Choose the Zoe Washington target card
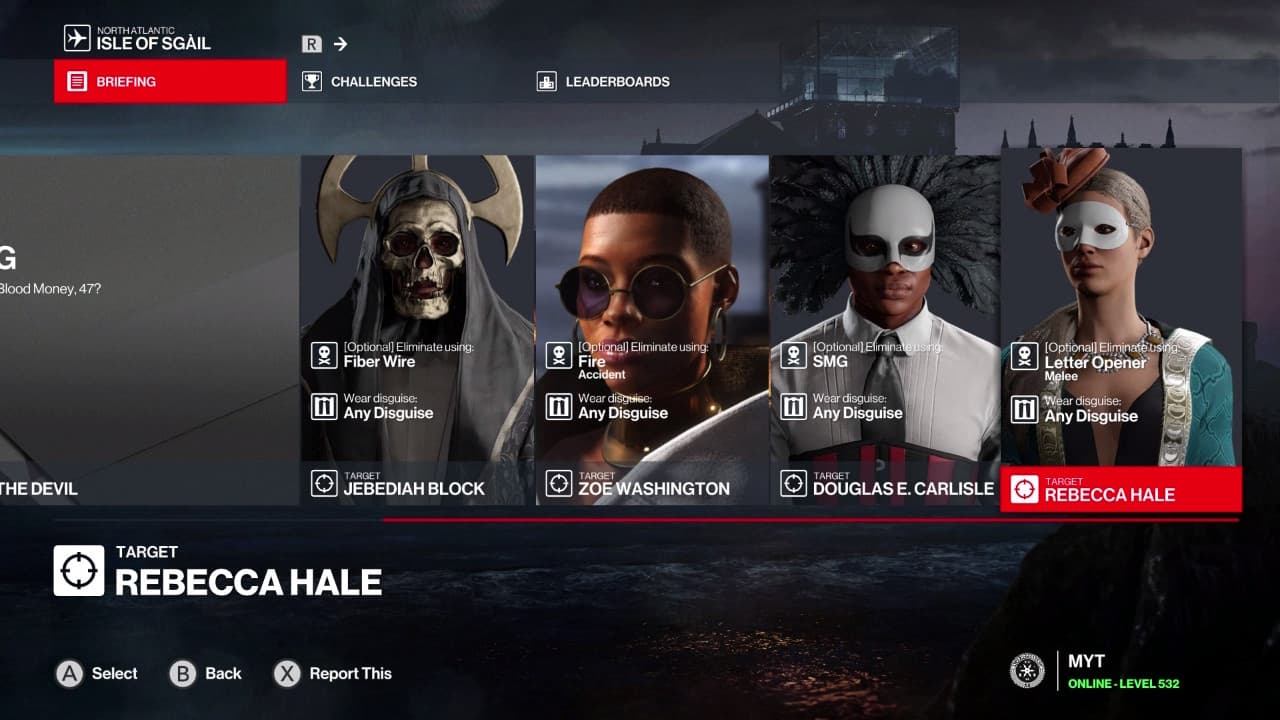This screenshot has width=1280, height=720. [x=652, y=330]
